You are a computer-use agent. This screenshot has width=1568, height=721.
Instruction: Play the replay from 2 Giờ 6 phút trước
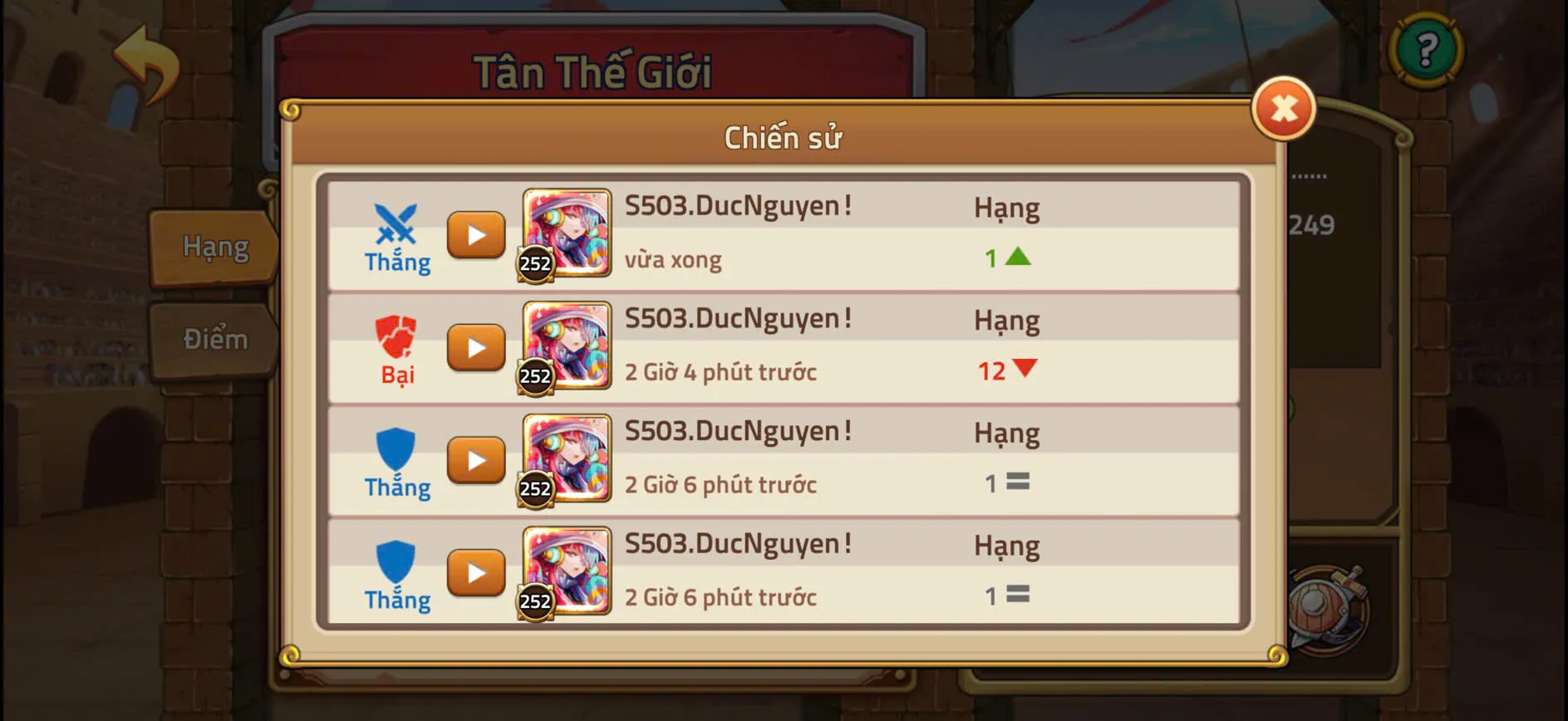point(476,459)
